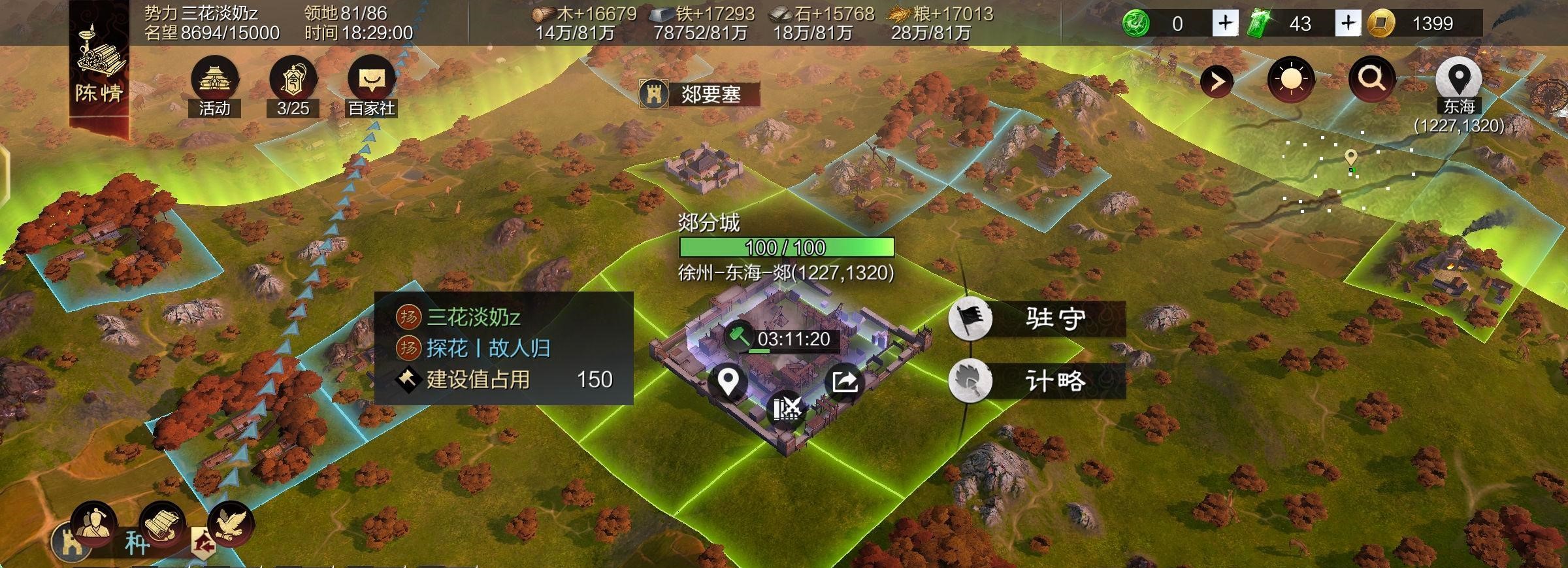The image size is (1568, 568).
Task: Open the scroll/quest icon near 和 label
Action: pos(161,526)
